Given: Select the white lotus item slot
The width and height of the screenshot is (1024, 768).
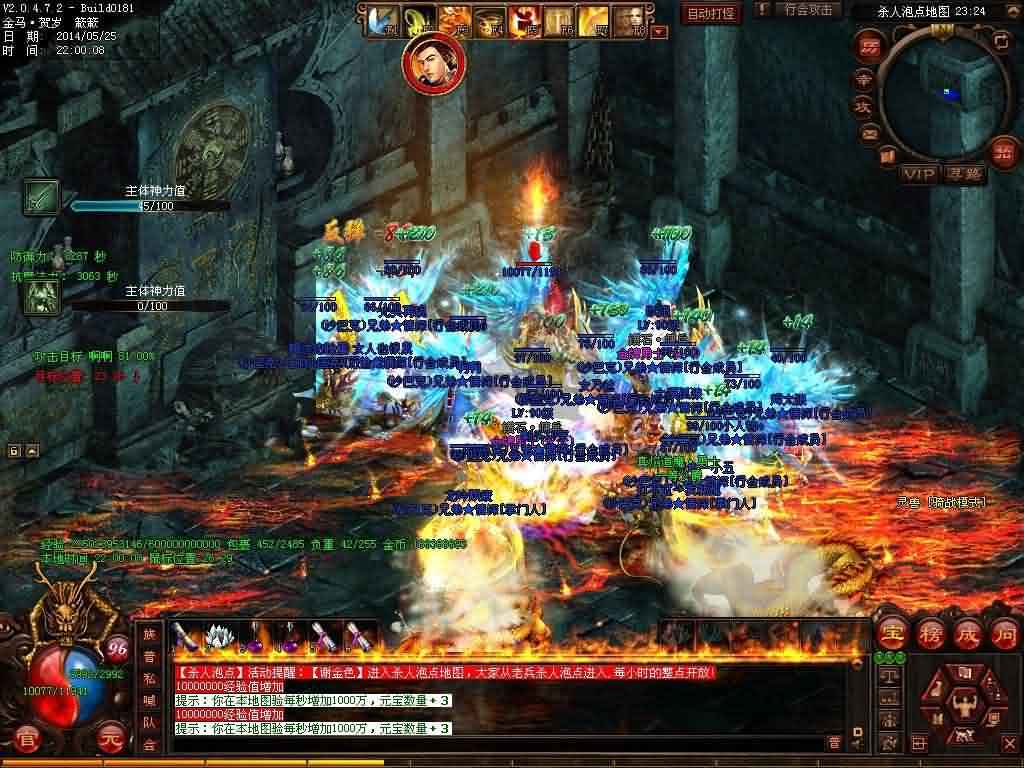Looking at the screenshot, I should pos(218,635).
